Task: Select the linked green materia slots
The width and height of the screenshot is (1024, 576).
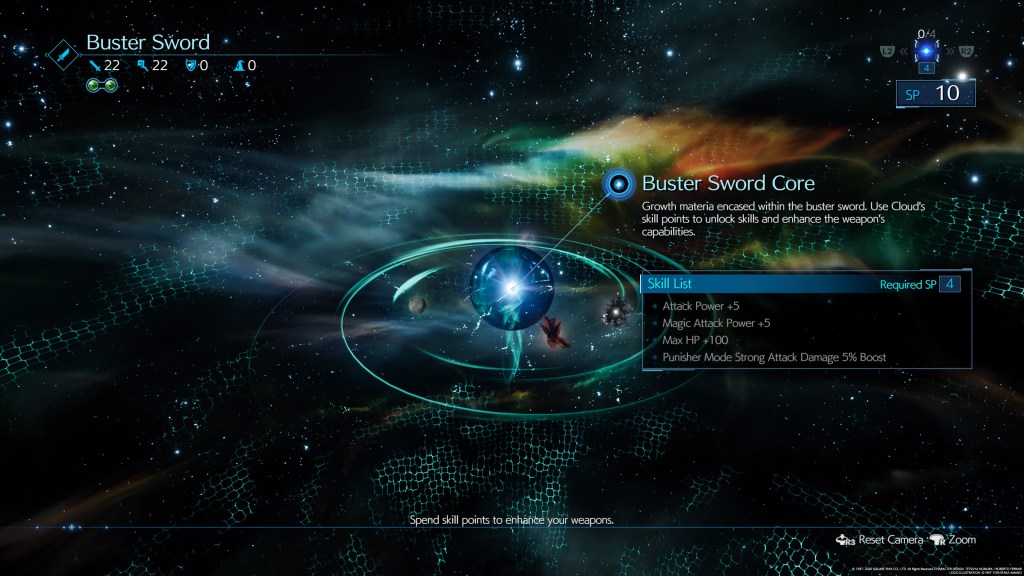Action: pyautogui.click(x=103, y=84)
